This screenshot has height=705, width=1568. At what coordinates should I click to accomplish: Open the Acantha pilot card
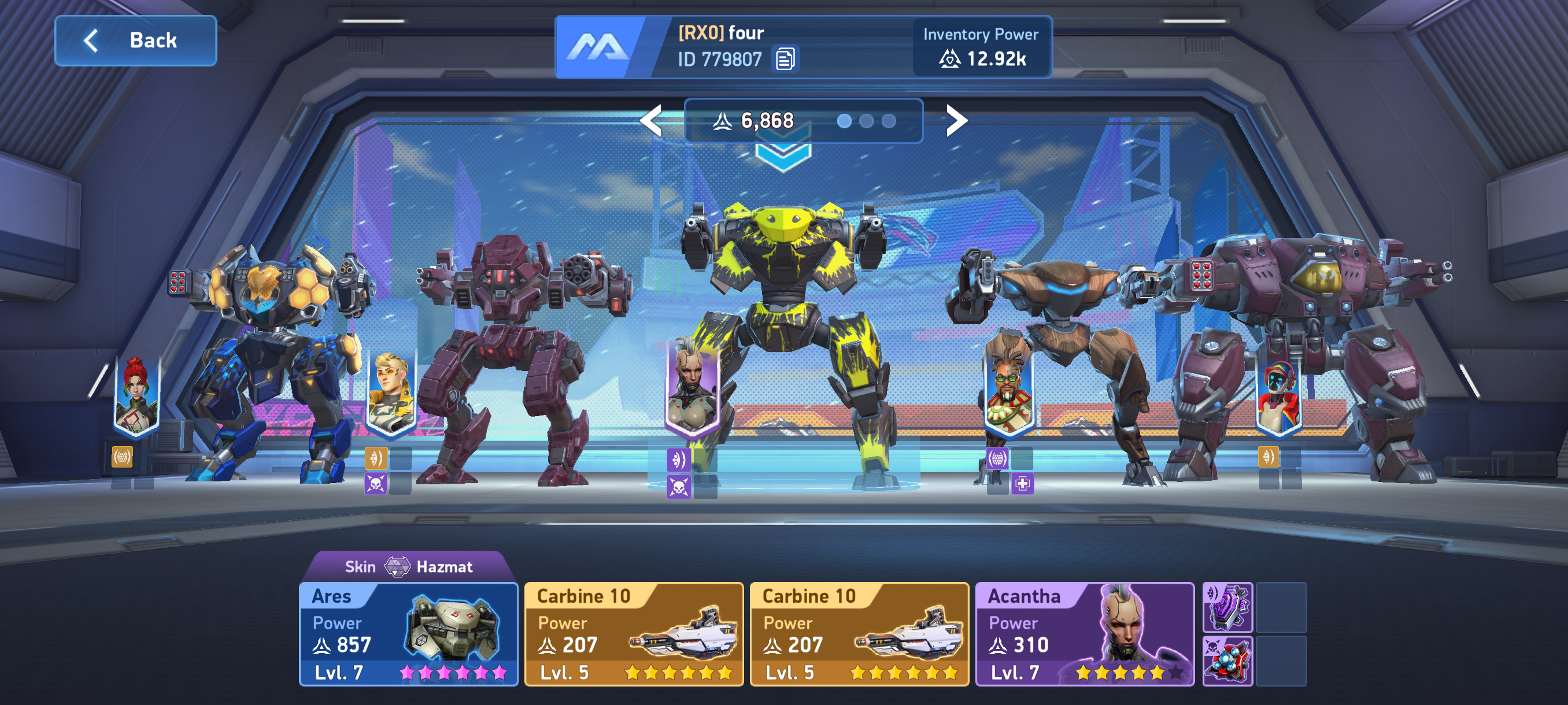pos(1084,634)
